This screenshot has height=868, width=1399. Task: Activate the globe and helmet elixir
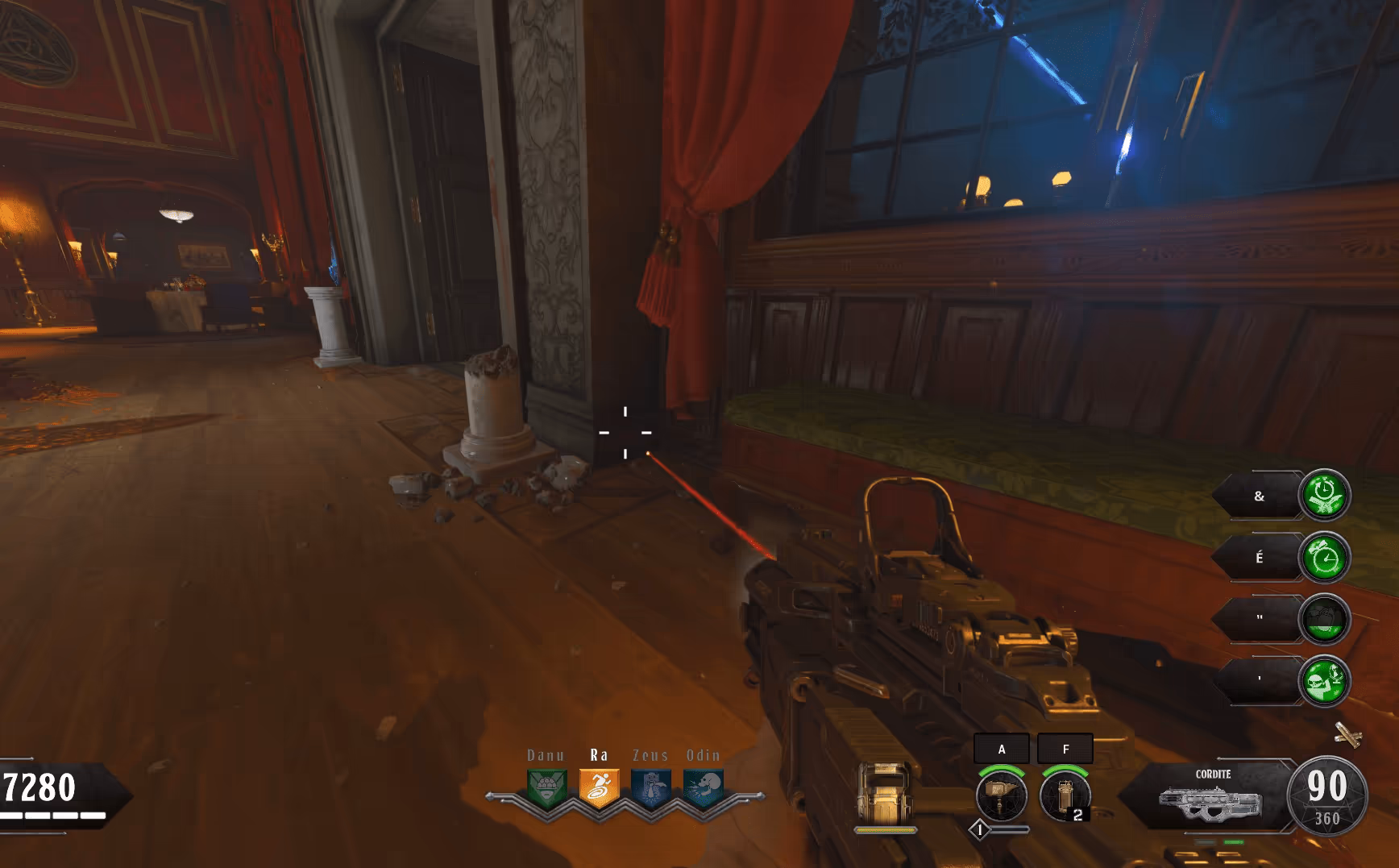[1324, 681]
